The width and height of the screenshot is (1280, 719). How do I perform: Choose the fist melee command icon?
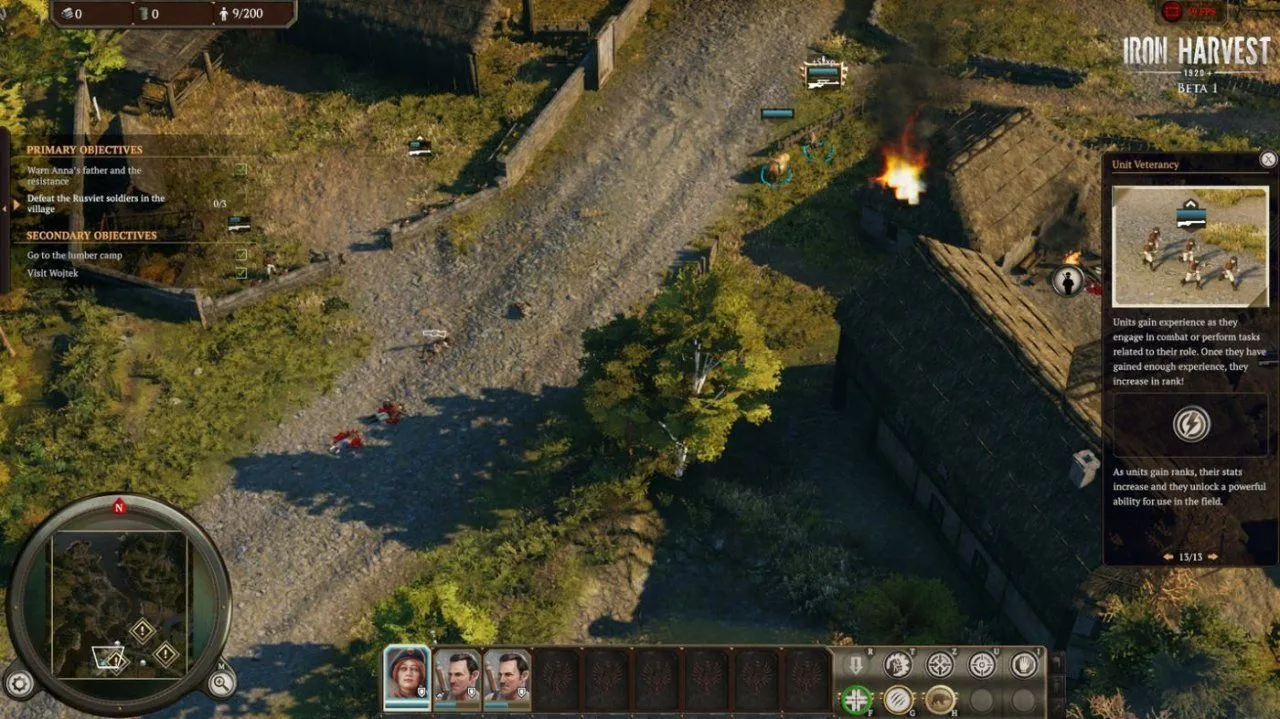pyautogui.click(x=898, y=665)
